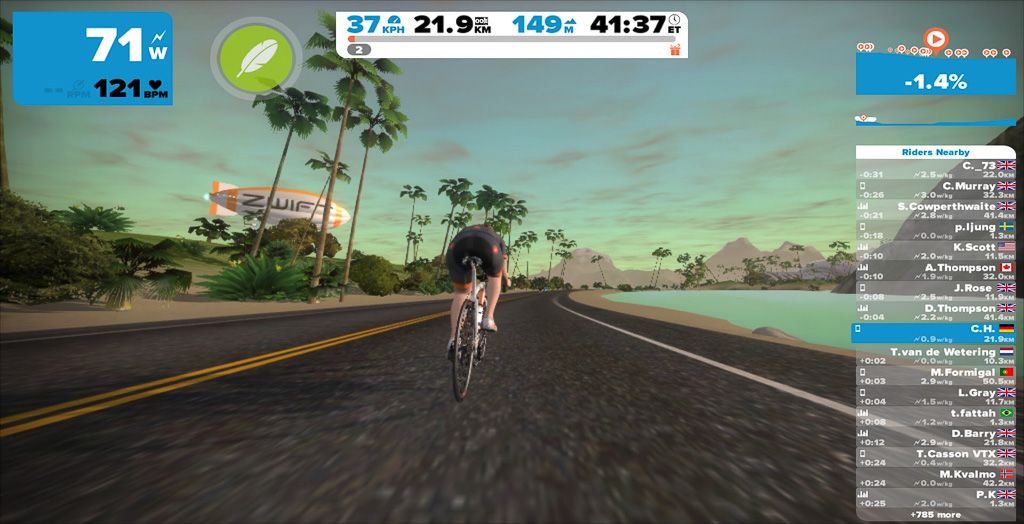The height and width of the screenshot is (524, 1024).
Task: Open the Riders Nearby panel header
Action: (935, 152)
